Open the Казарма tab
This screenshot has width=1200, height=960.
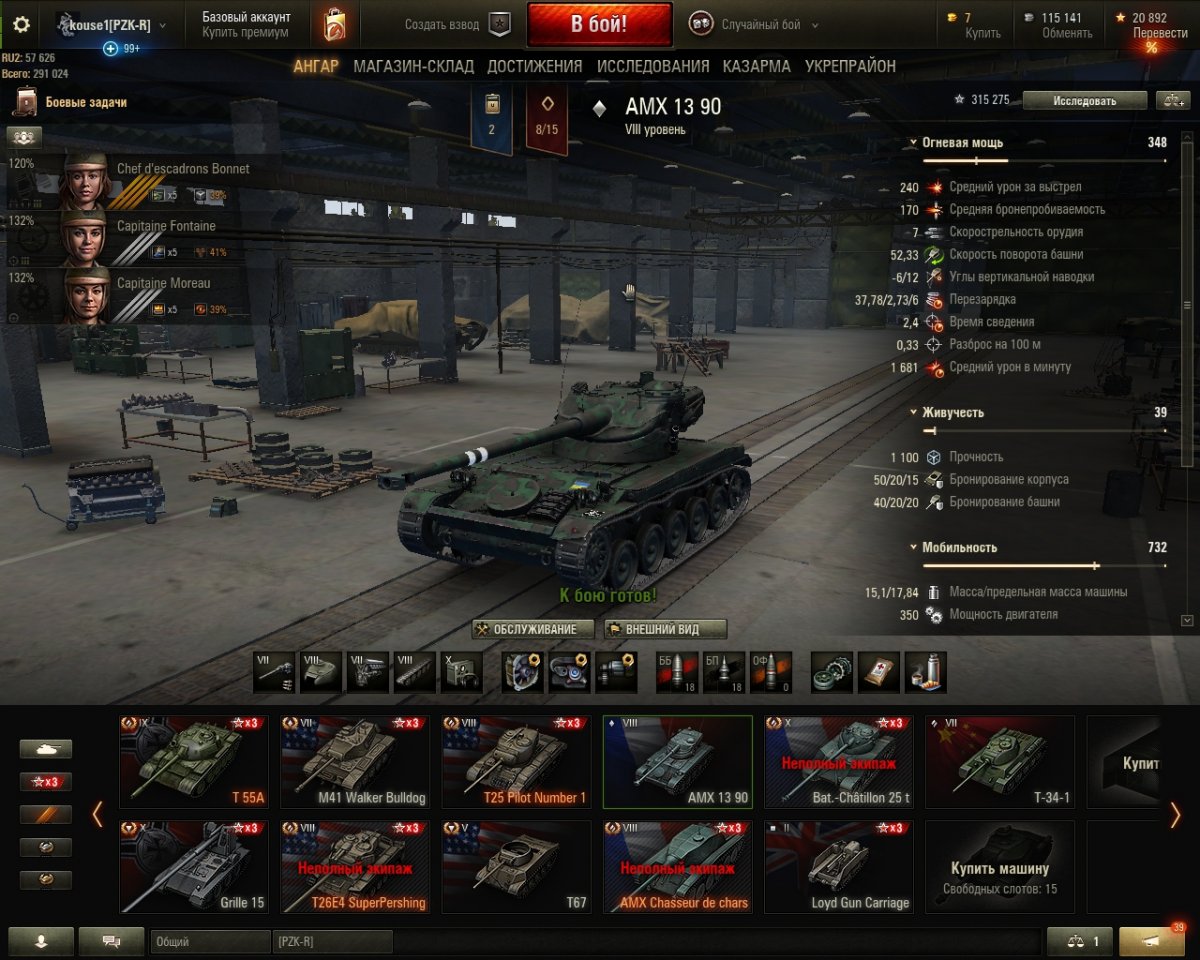tap(757, 66)
